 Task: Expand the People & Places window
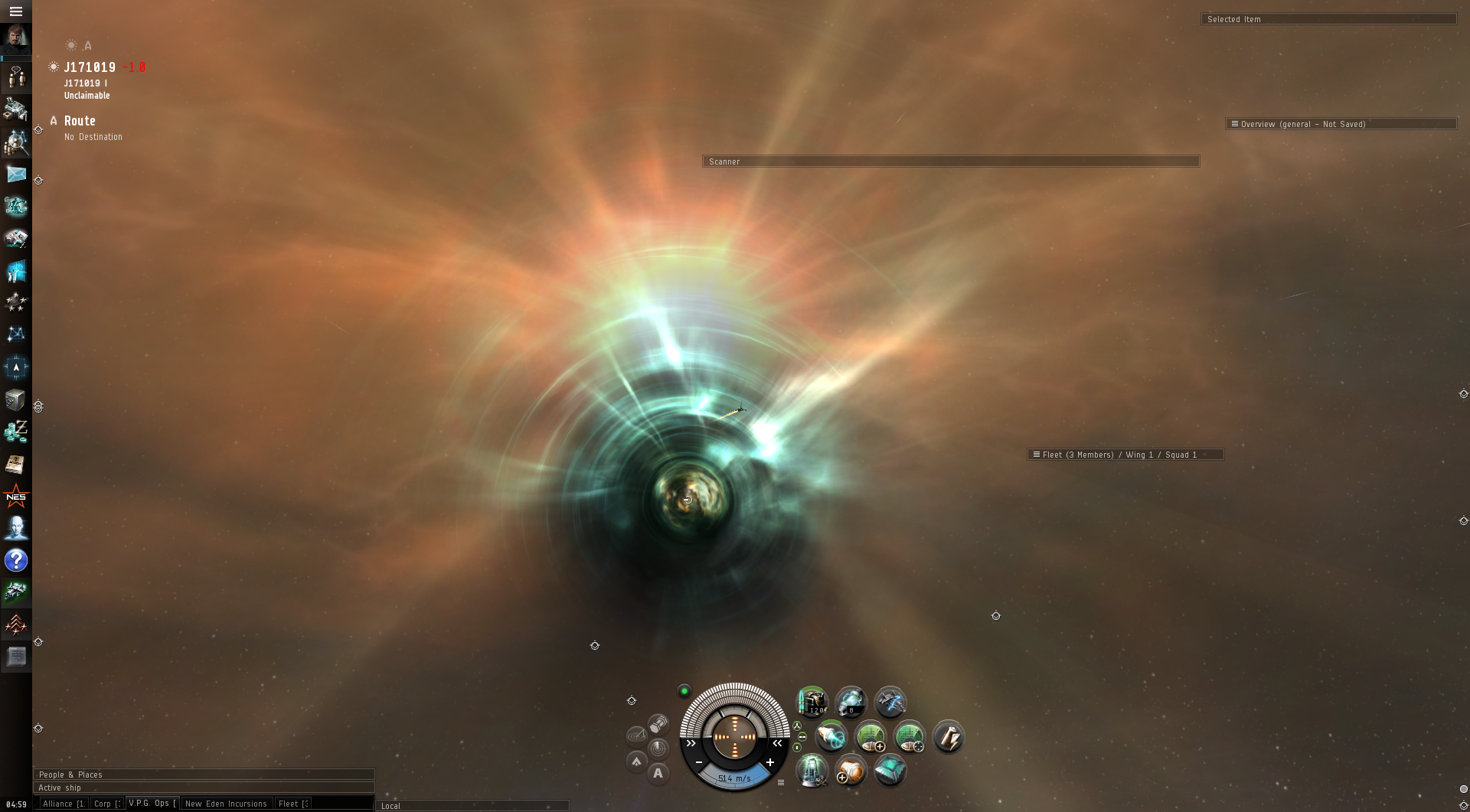(x=203, y=774)
